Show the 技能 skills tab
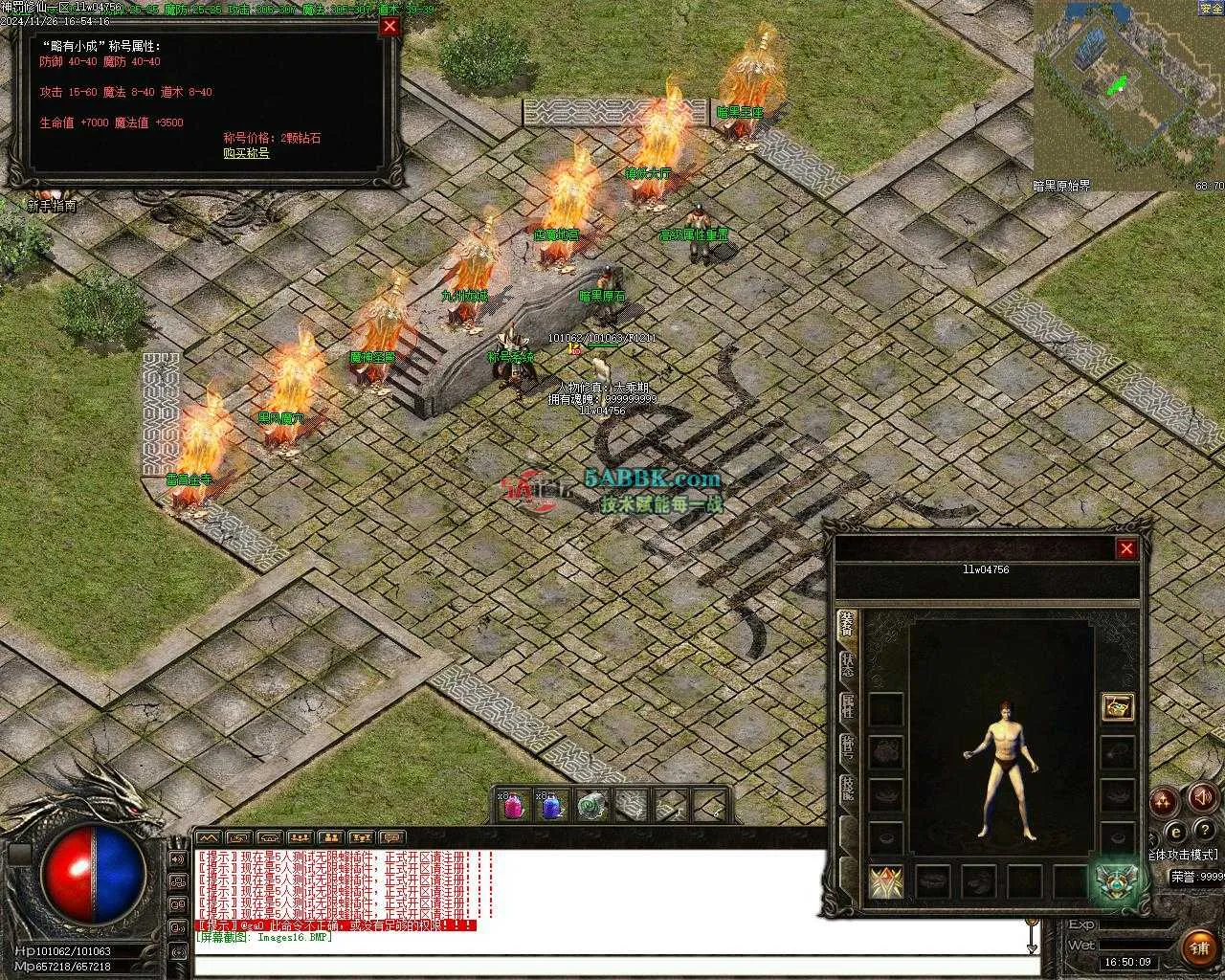The image size is (1225, 980). click(847, 789)
